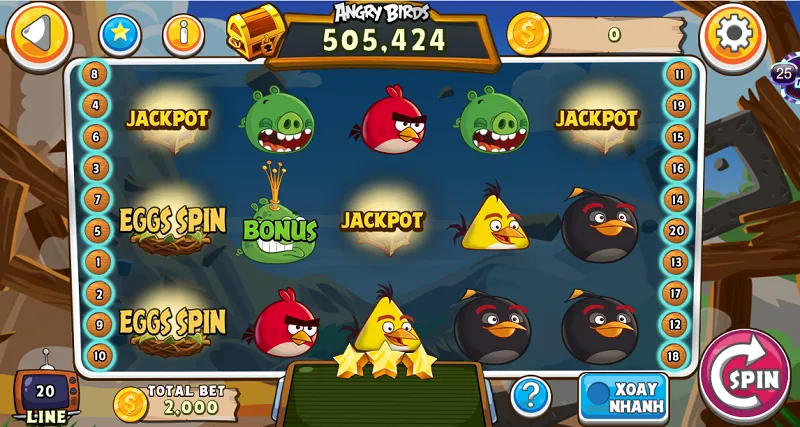
Task: Toggle the XOAY NHANH fast spin
Action: (622, 397)
